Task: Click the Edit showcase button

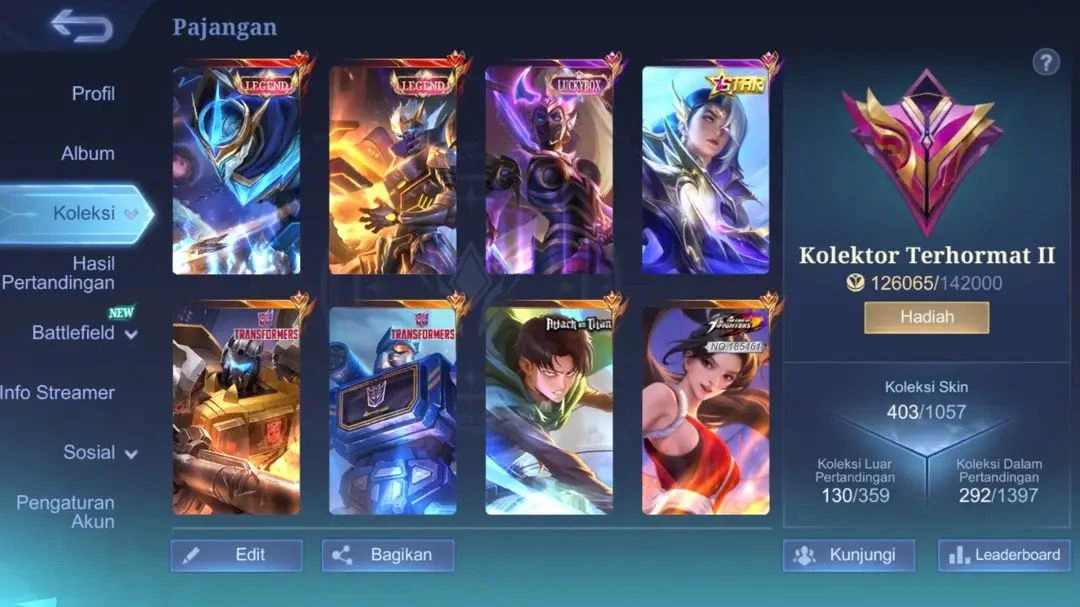Action: [237, 555]
